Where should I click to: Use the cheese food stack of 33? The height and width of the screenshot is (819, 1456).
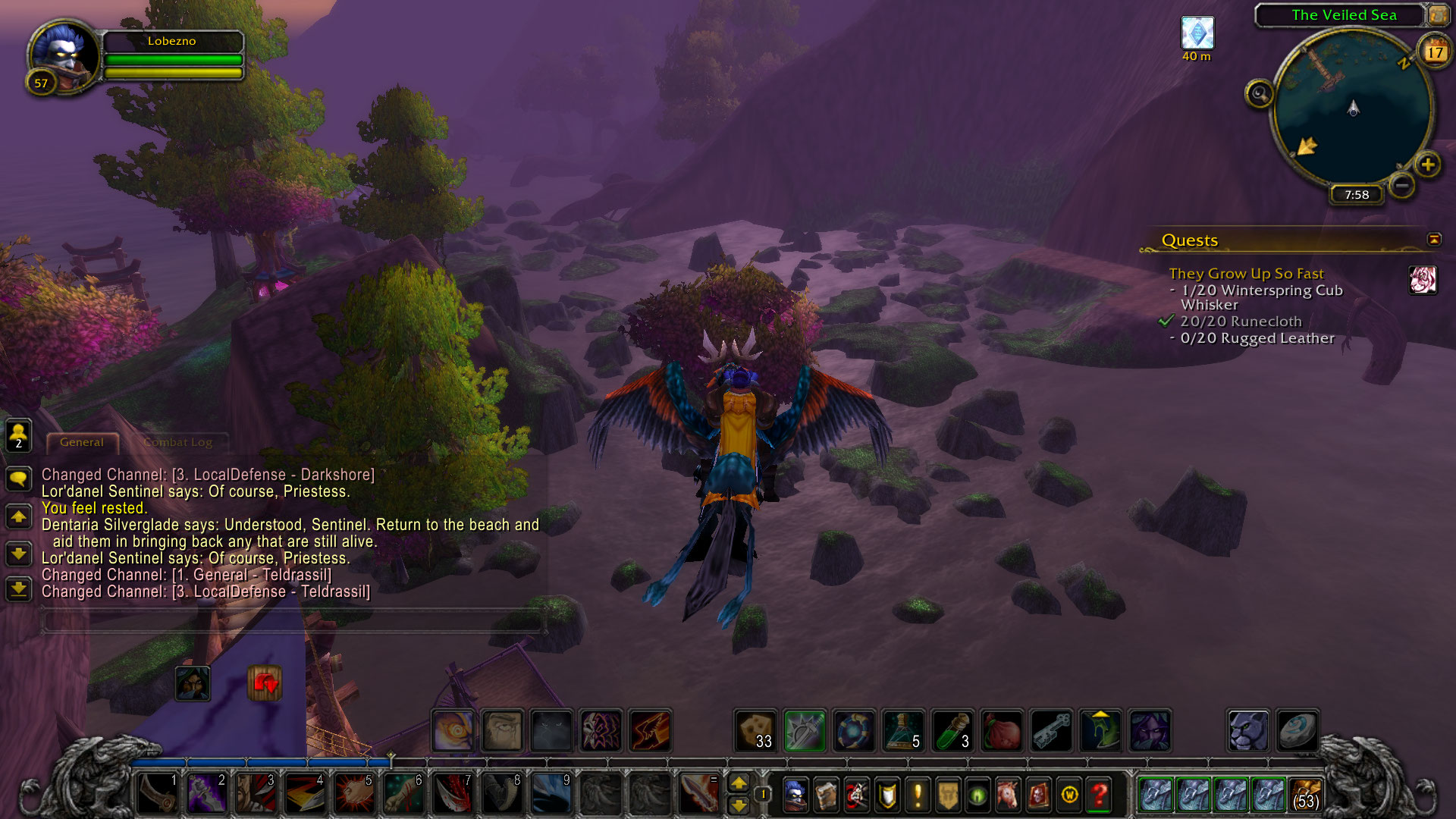click(x=755, y=731)
